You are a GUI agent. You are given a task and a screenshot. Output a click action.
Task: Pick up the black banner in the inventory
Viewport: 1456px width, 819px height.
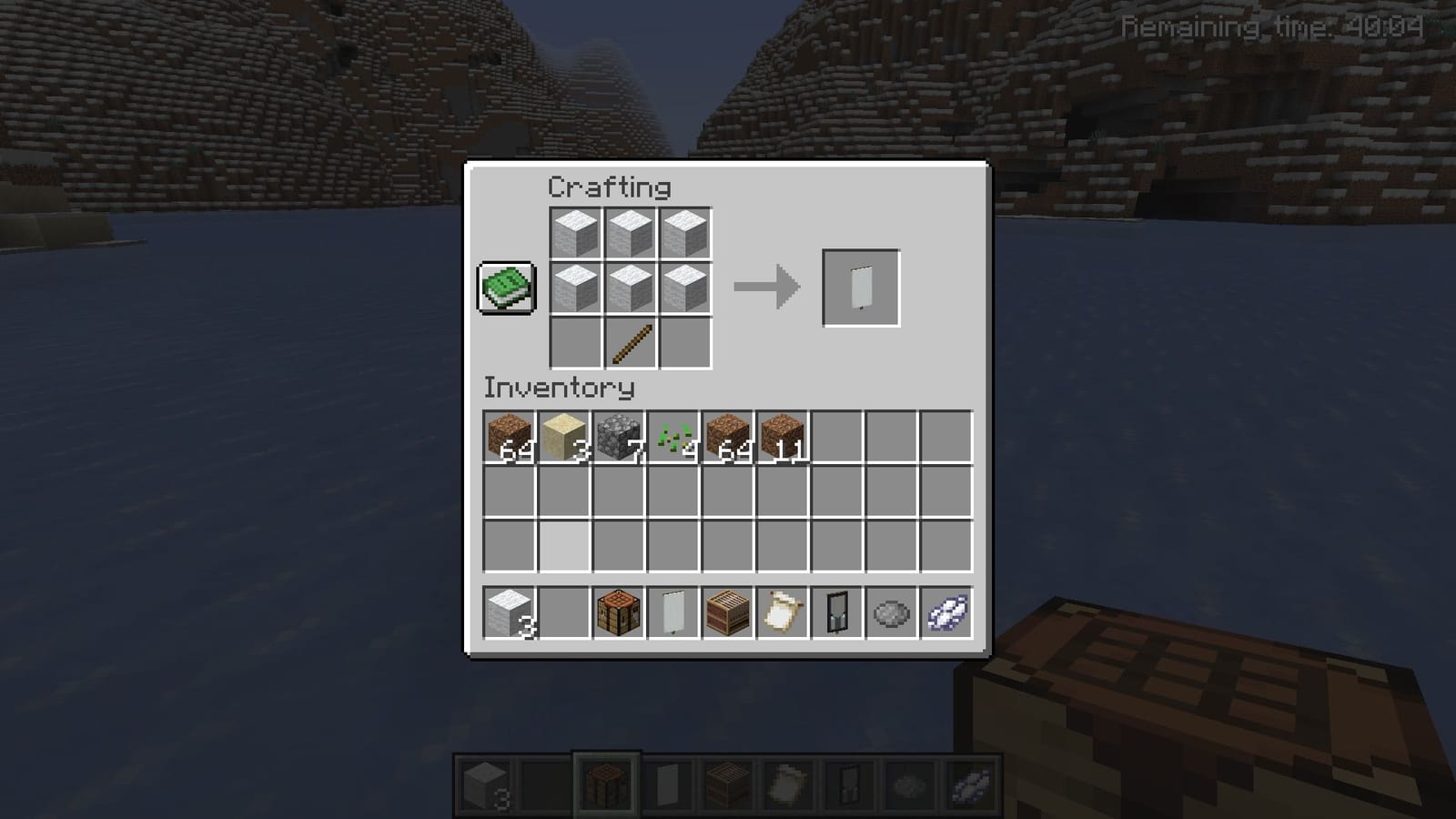pos(837,612)
